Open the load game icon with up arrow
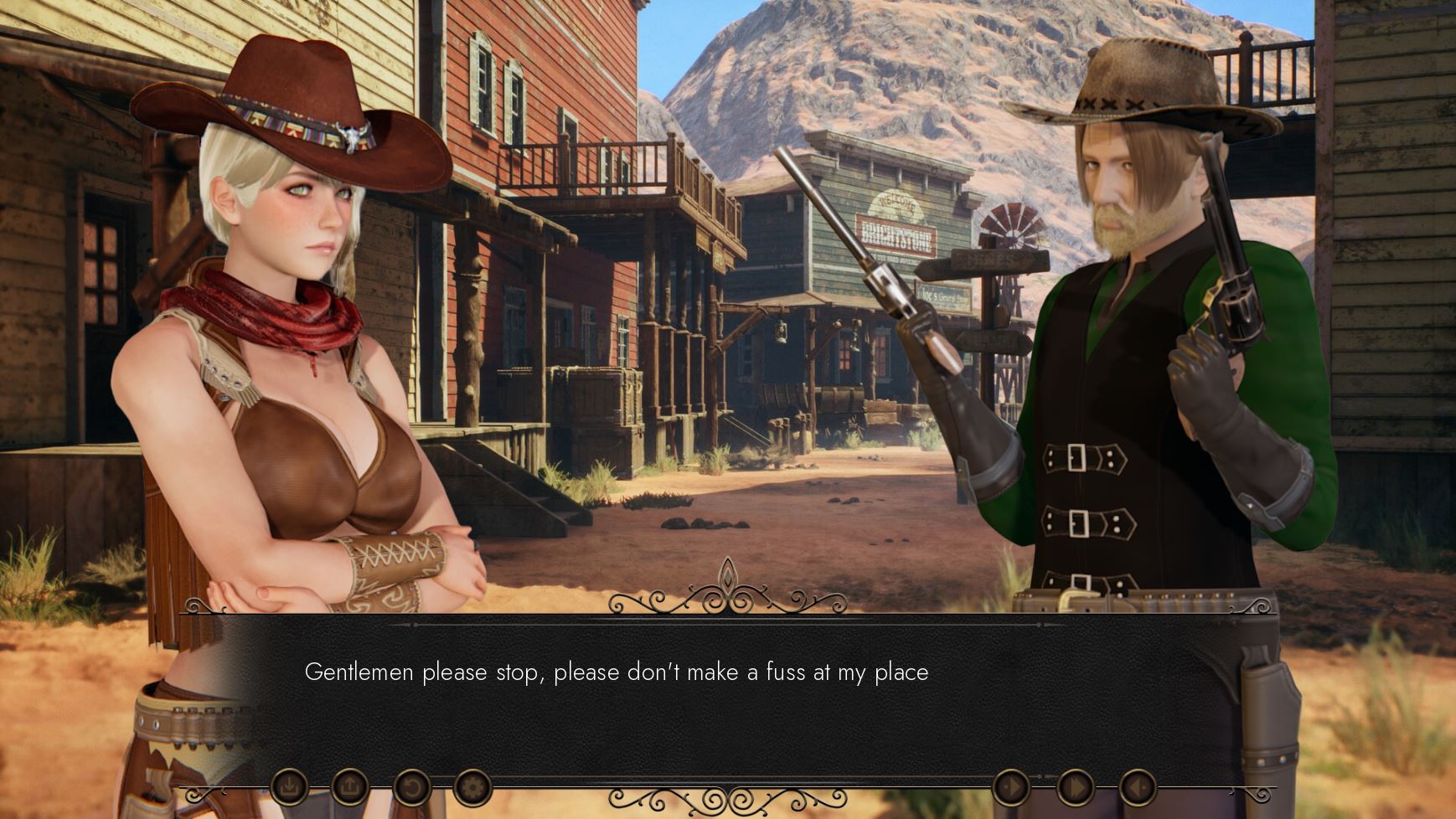 tap(350, 787)
